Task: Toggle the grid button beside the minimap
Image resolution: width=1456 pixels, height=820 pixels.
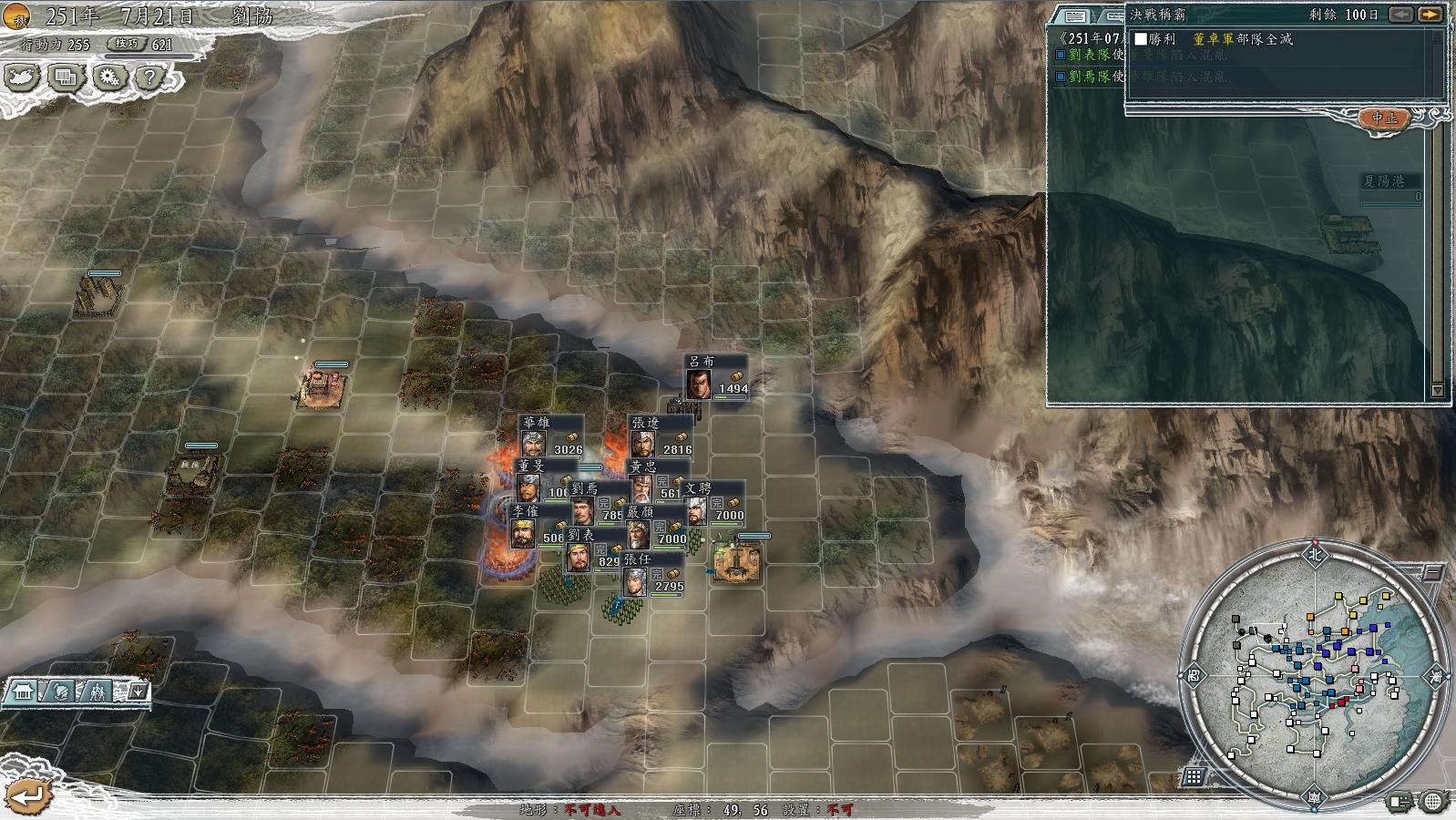Action: point(1193,776)
